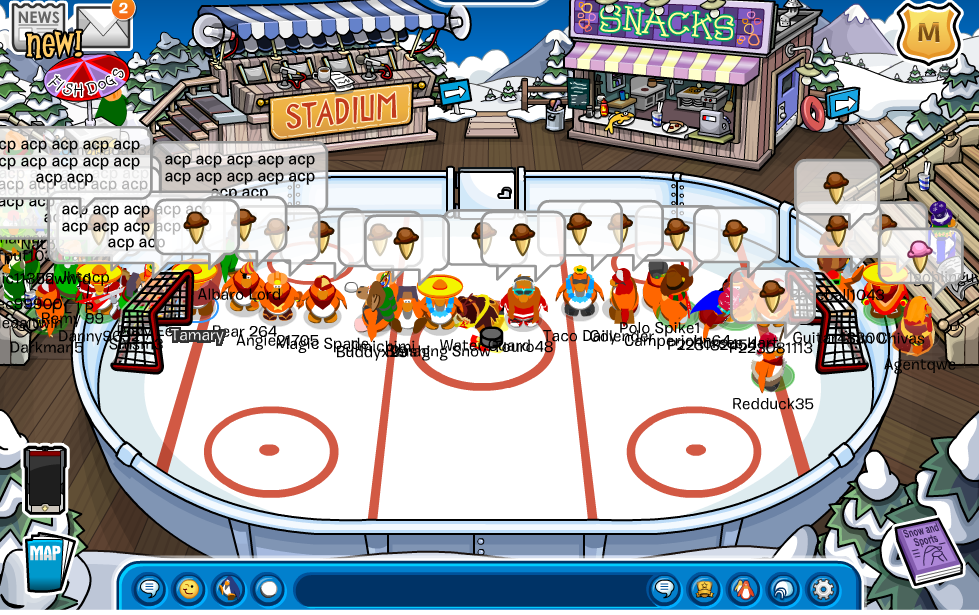The image size is (979, 615).
Task: Open the Map
Action: pyautogui.click(x=46, y=560)
